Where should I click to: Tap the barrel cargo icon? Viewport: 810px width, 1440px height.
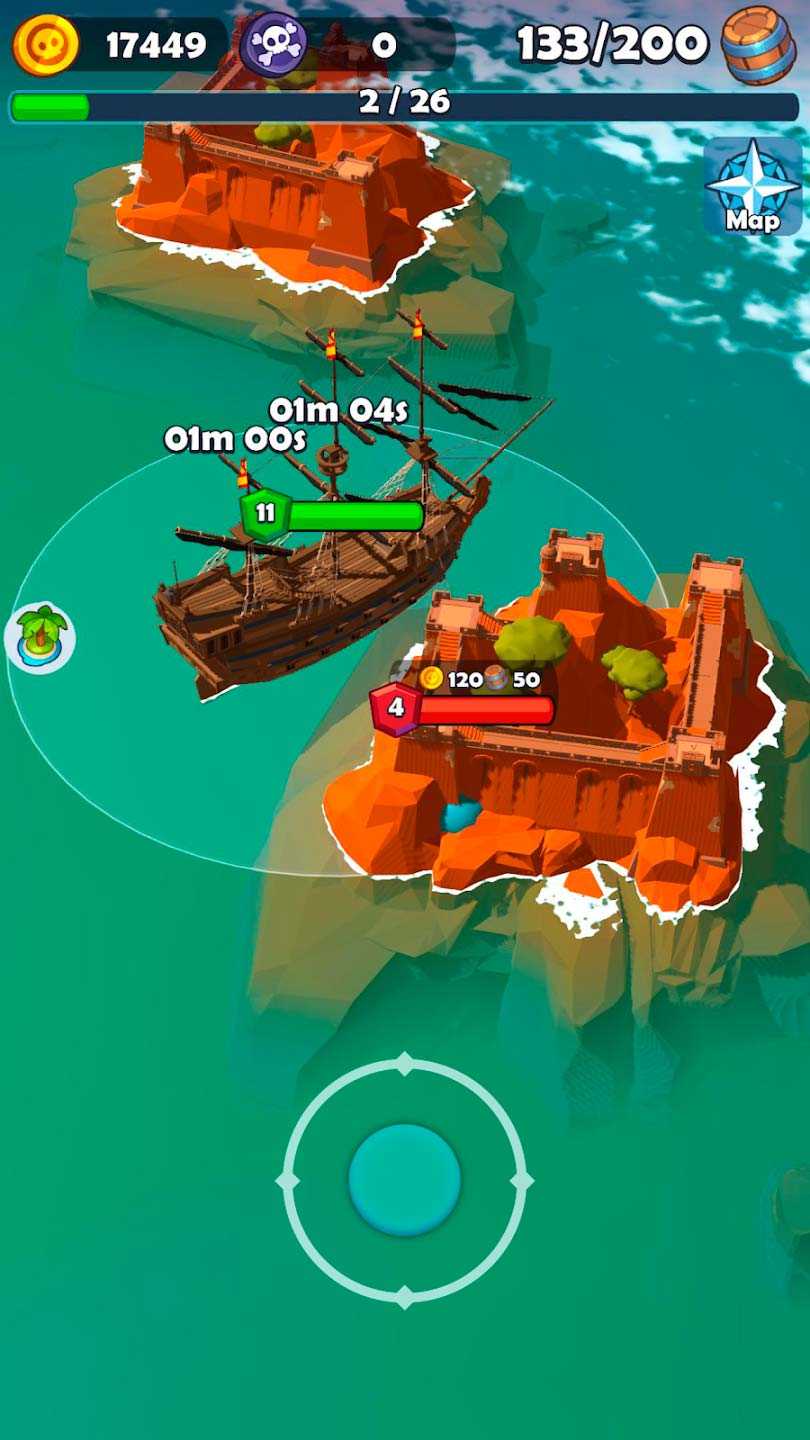(757, 44)
